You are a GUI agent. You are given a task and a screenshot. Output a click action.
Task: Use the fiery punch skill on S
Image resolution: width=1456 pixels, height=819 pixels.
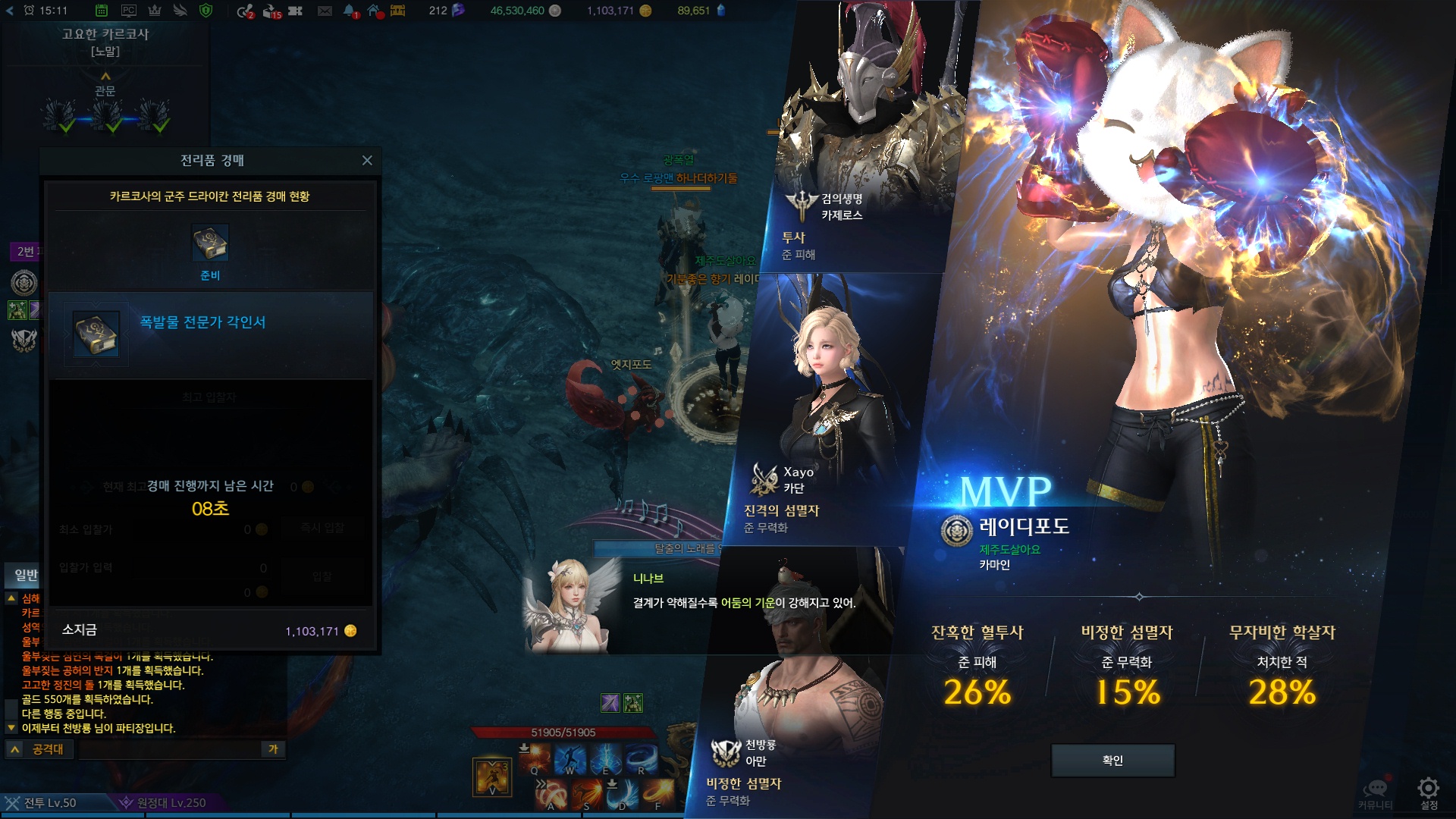[x=587, y=793]
